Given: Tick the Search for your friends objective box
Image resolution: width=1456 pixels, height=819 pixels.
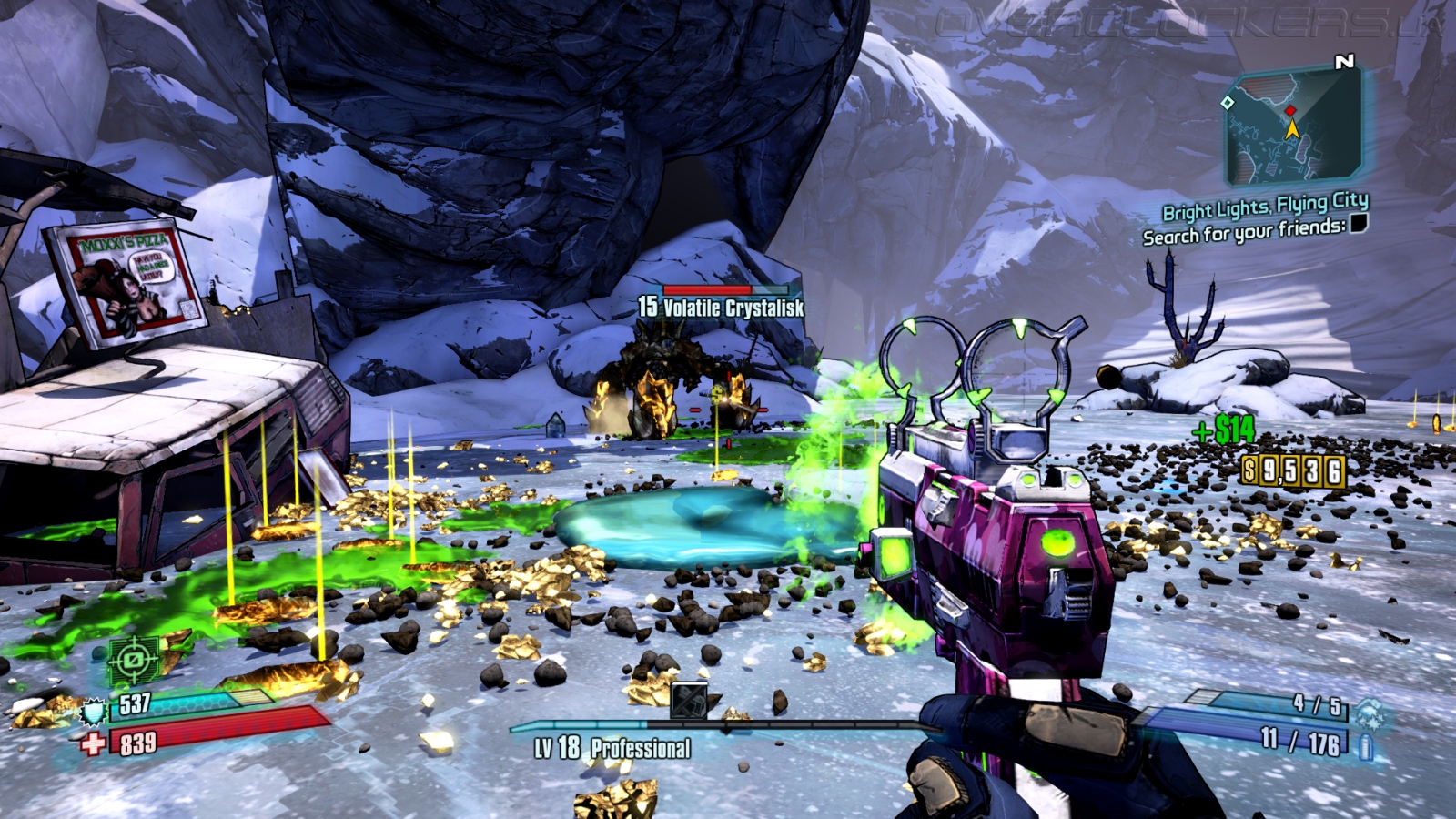Looking at the screenshot, I should pyautogui.click(x=1358, y=223).
